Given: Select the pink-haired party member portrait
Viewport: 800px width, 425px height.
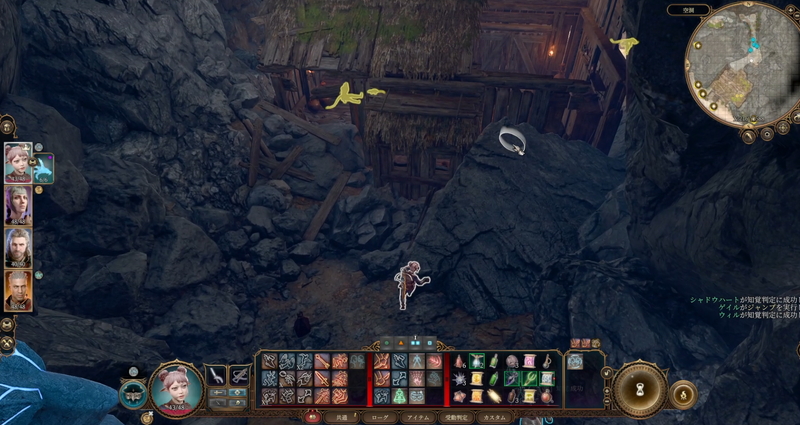Looking at the screenshot, I should (17, 160).
